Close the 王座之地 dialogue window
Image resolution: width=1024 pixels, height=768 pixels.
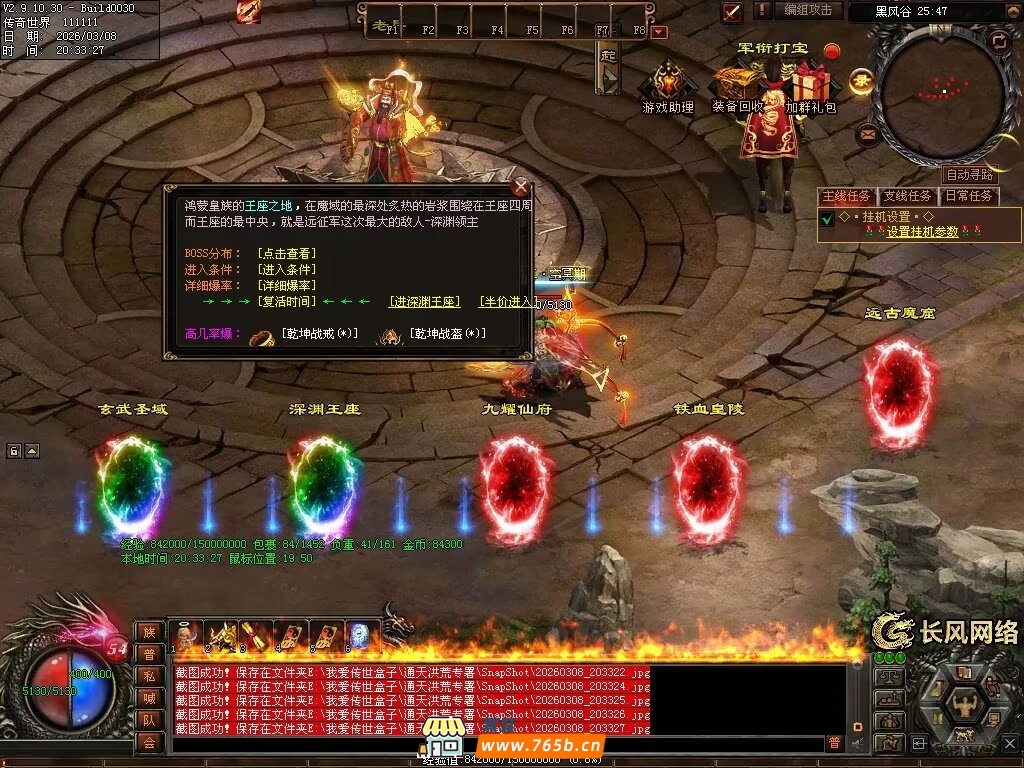pos(520,186)
